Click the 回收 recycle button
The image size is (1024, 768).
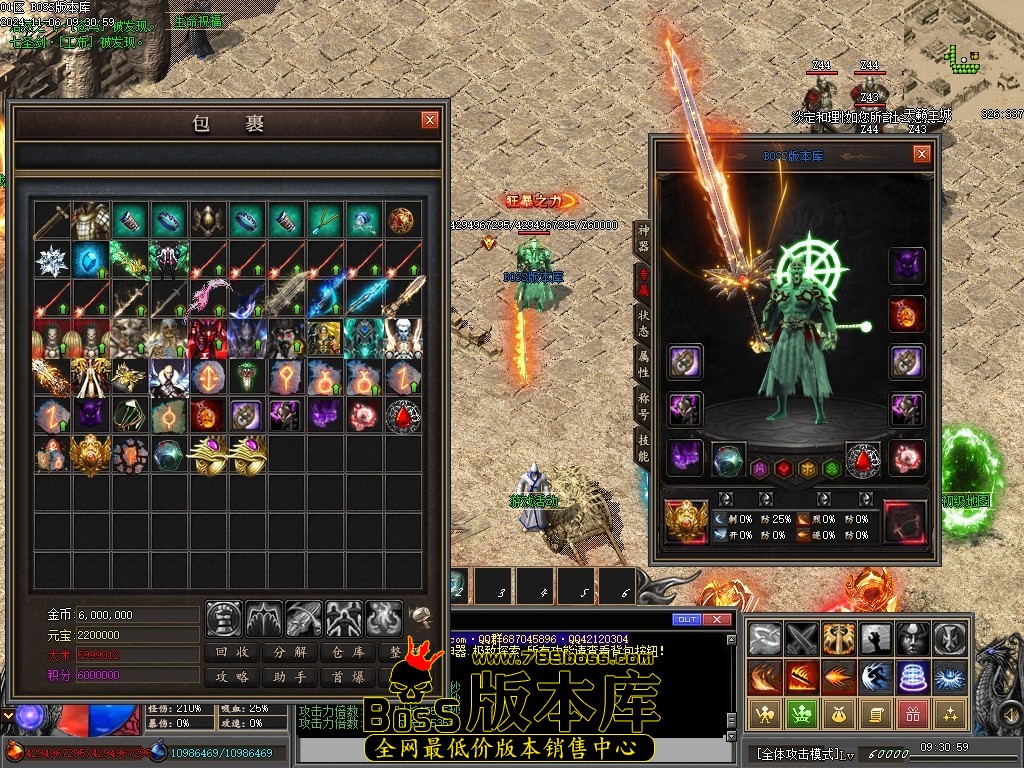point(233,652)
